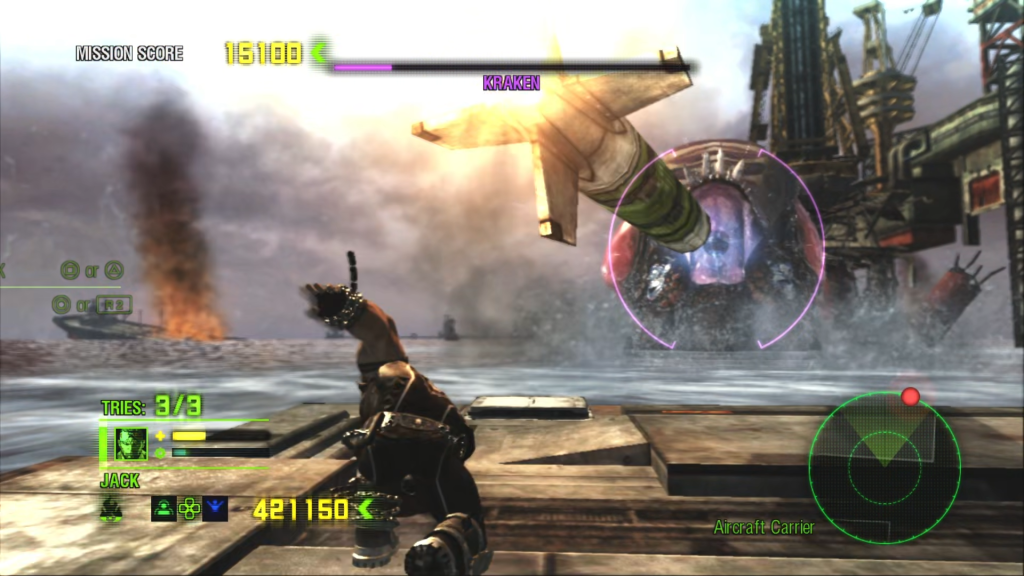Select the blue arms-raised figure icon
The image size is (1024, 576).
[x=215, y=509]
